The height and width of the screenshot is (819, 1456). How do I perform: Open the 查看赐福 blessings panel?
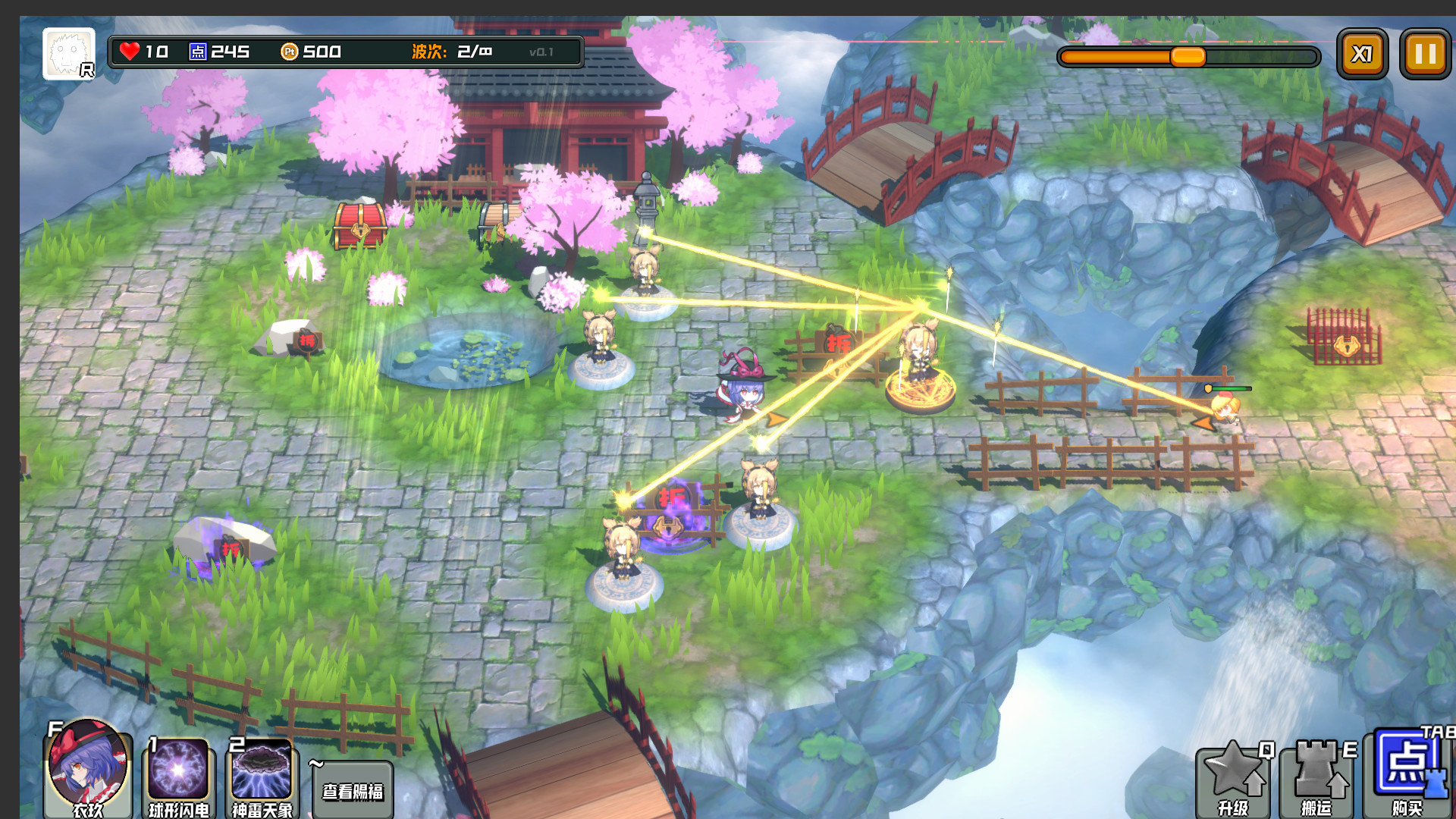(x=353, y=790)
